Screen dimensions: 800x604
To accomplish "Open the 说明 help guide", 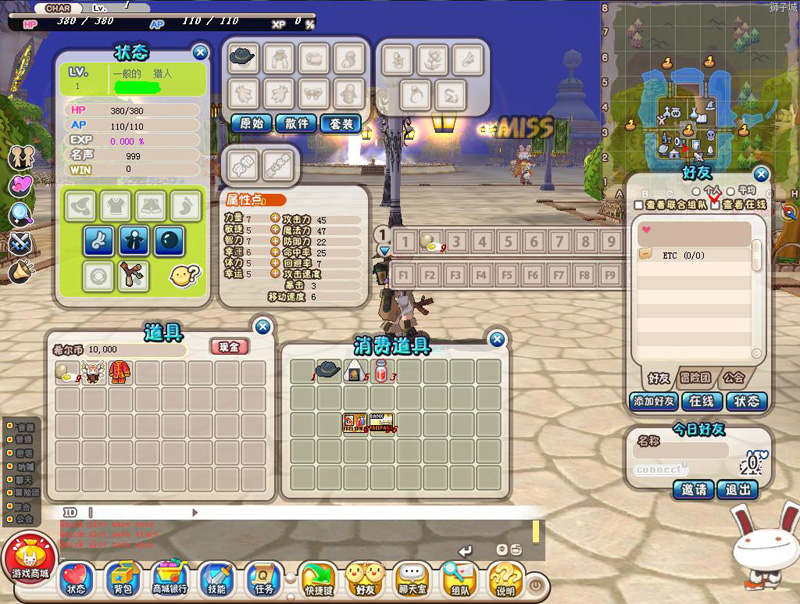I will click(x=504, y=579).
